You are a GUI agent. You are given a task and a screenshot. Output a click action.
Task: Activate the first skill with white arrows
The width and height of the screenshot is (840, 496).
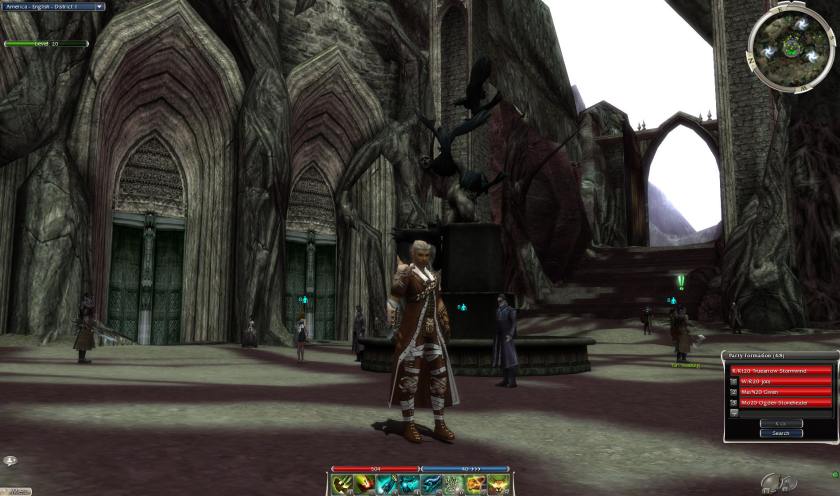click(x=341, y=485)
